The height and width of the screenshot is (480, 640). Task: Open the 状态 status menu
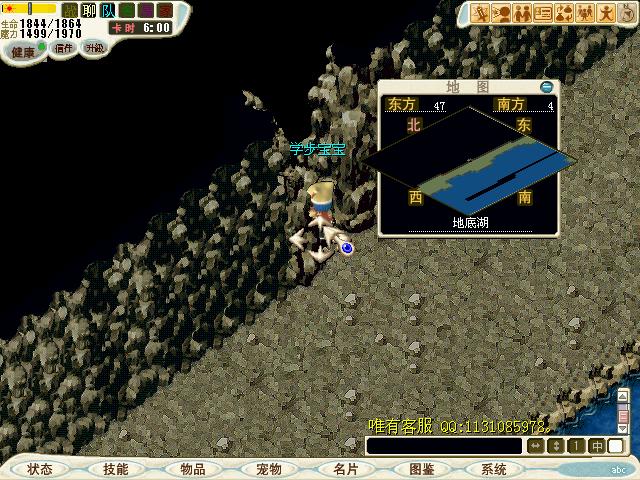pyautogui.click(x=40, y=469)
